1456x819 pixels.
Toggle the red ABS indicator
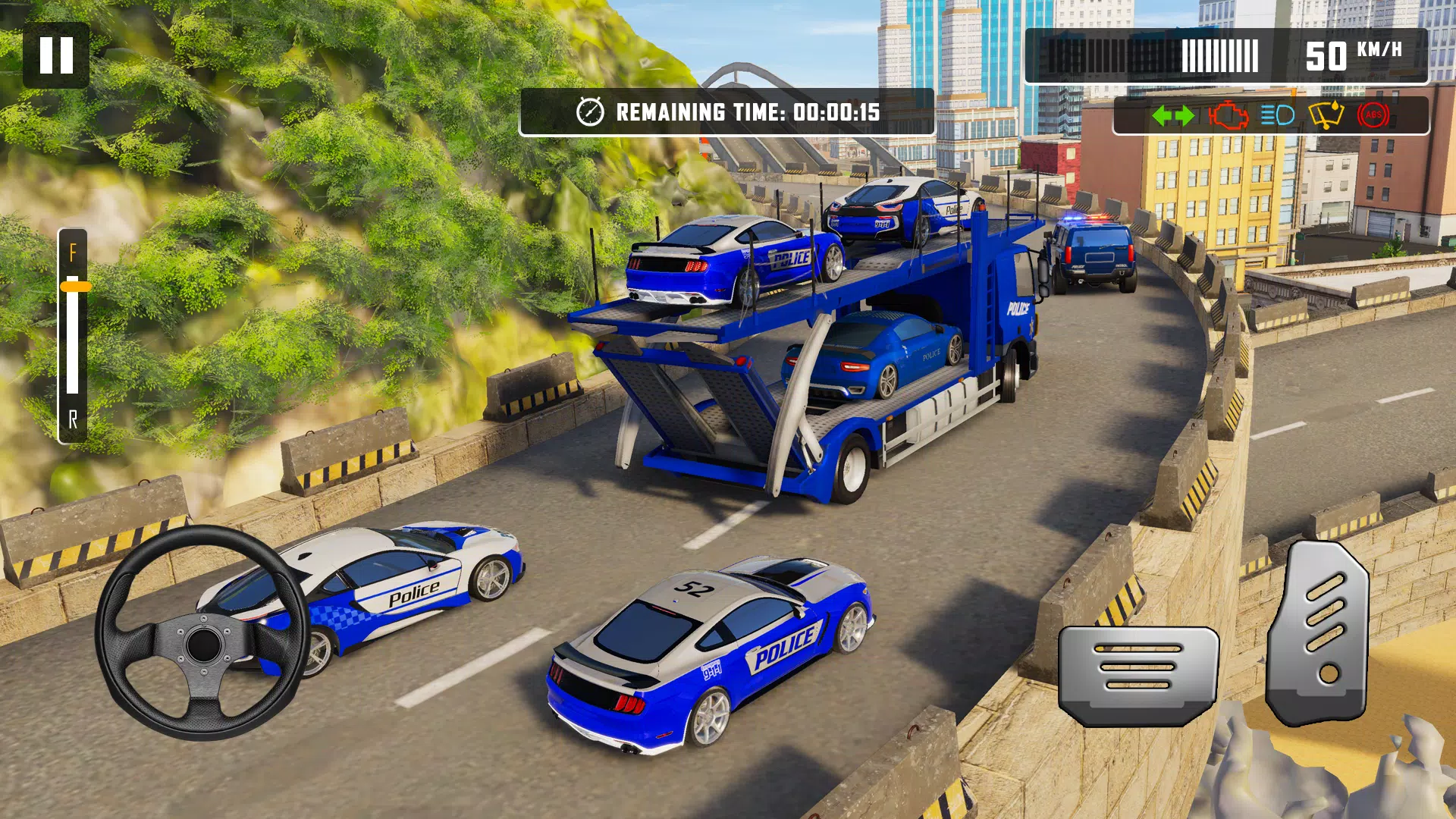tap(1373, 116)
